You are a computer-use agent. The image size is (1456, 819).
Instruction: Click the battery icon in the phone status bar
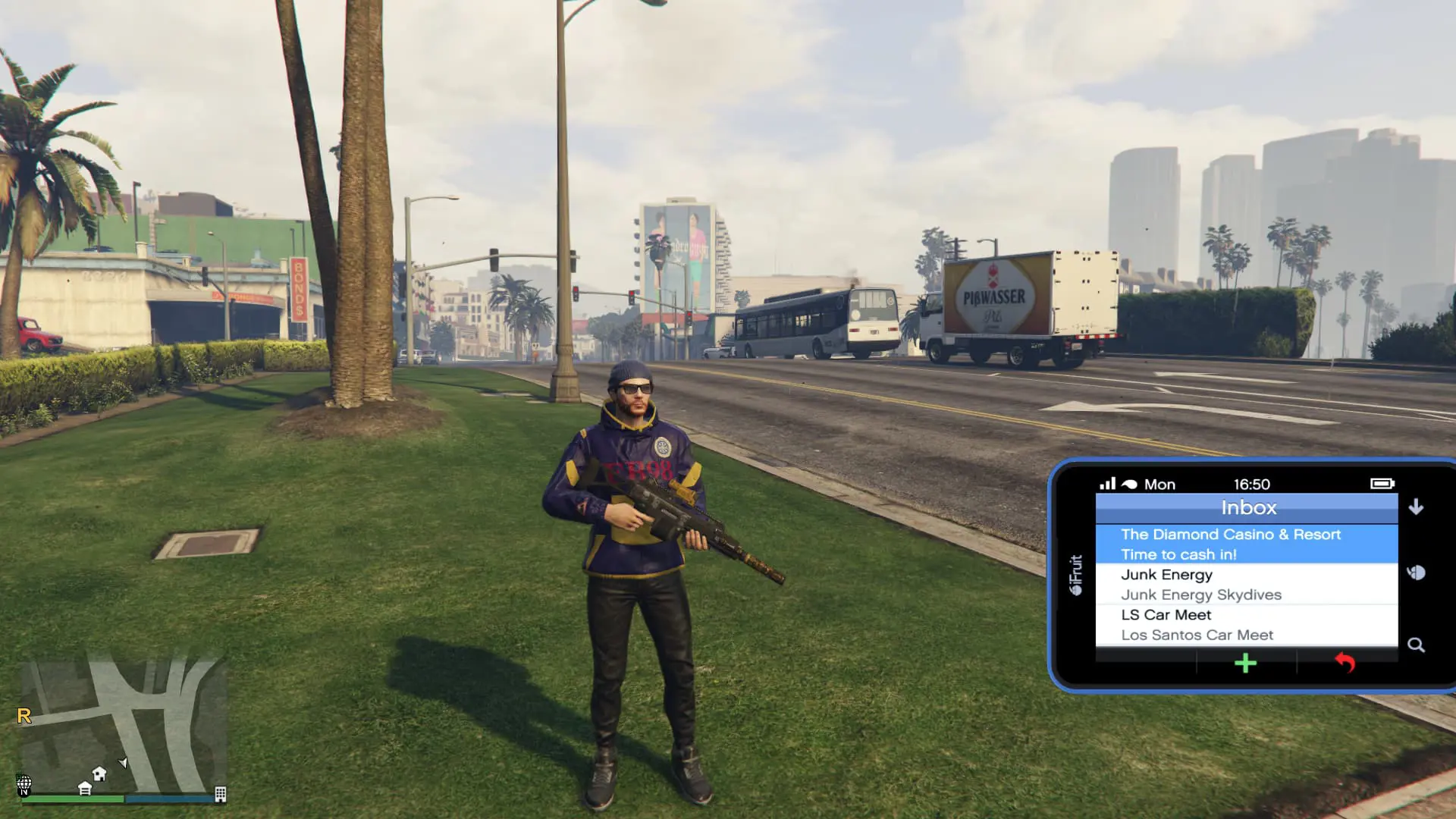coord(1382,484)
